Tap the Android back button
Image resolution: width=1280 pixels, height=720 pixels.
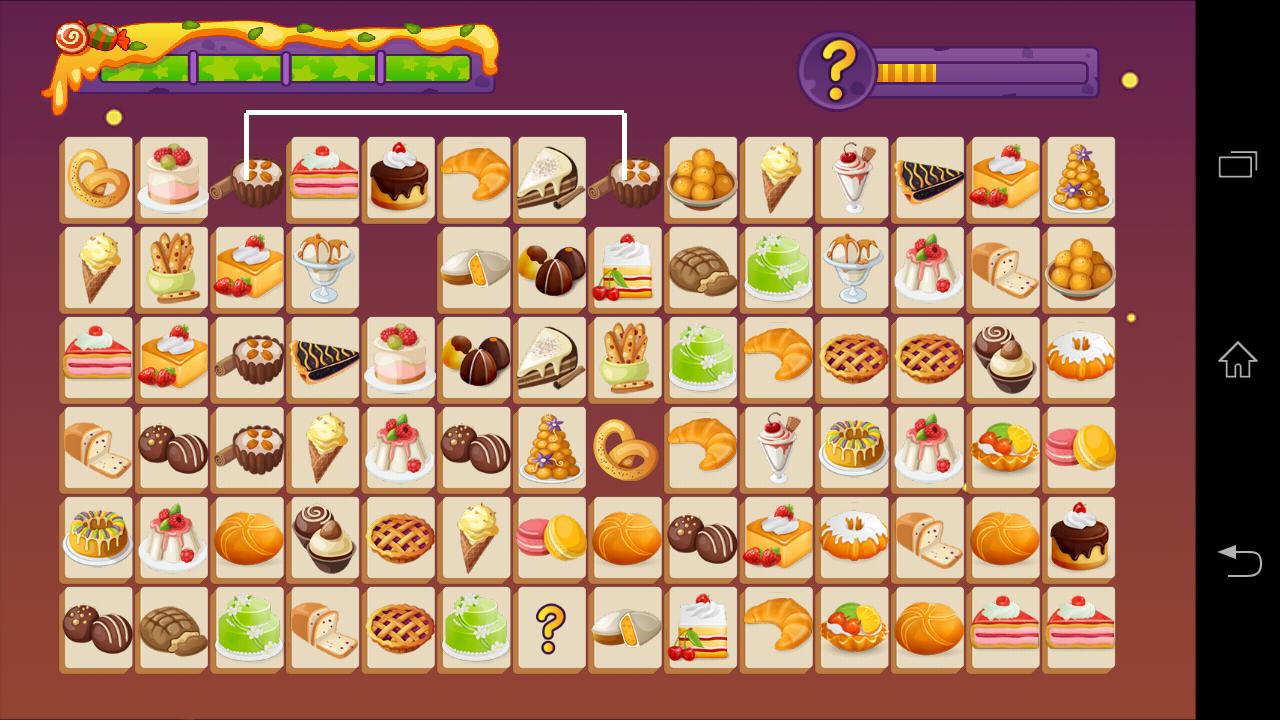pos(1238,560)
